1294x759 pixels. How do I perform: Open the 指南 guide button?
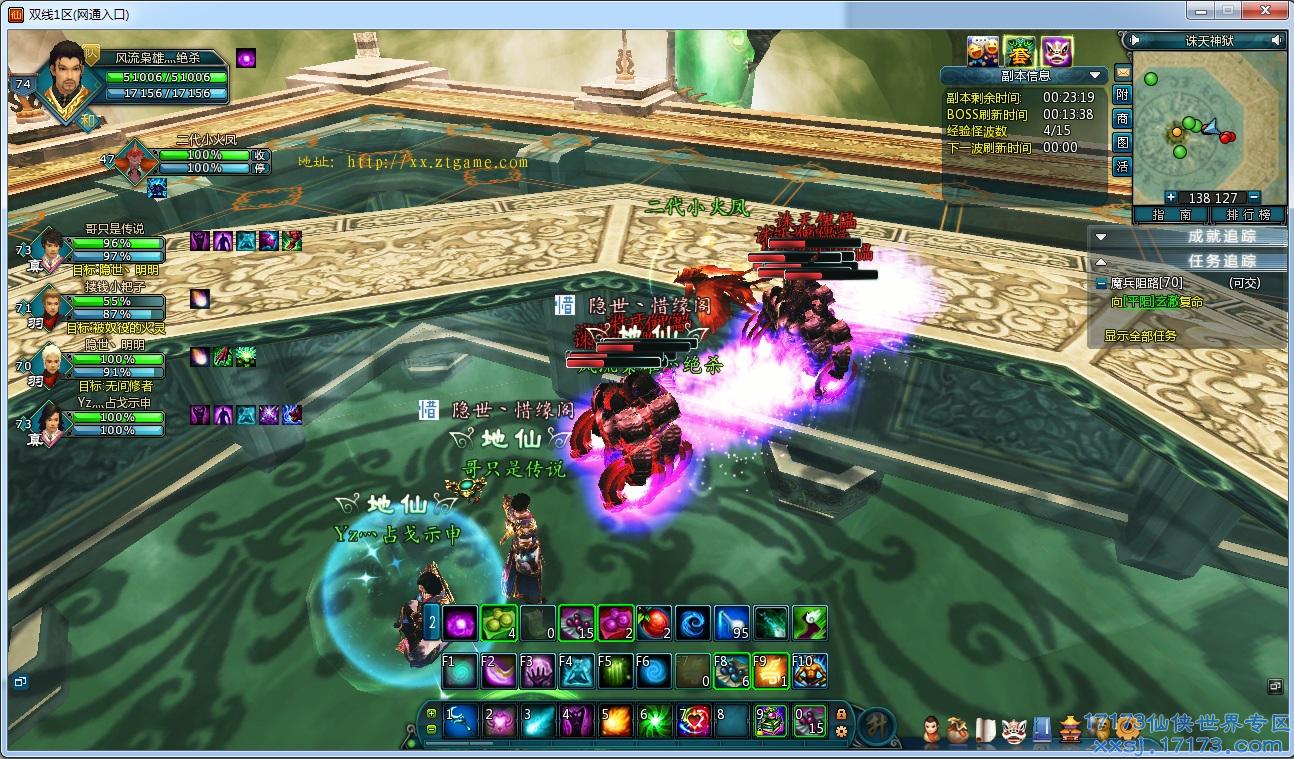tap(1170, 215)
